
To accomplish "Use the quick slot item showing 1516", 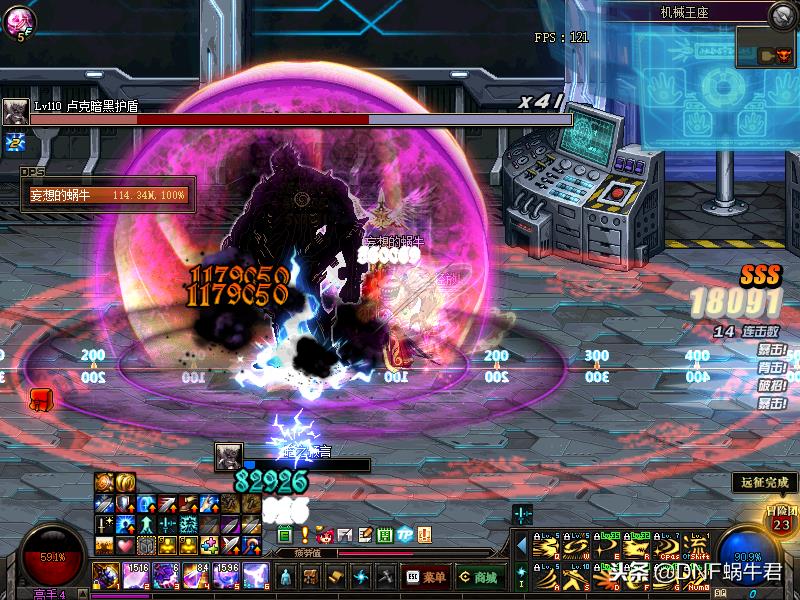I will point(136,575).
